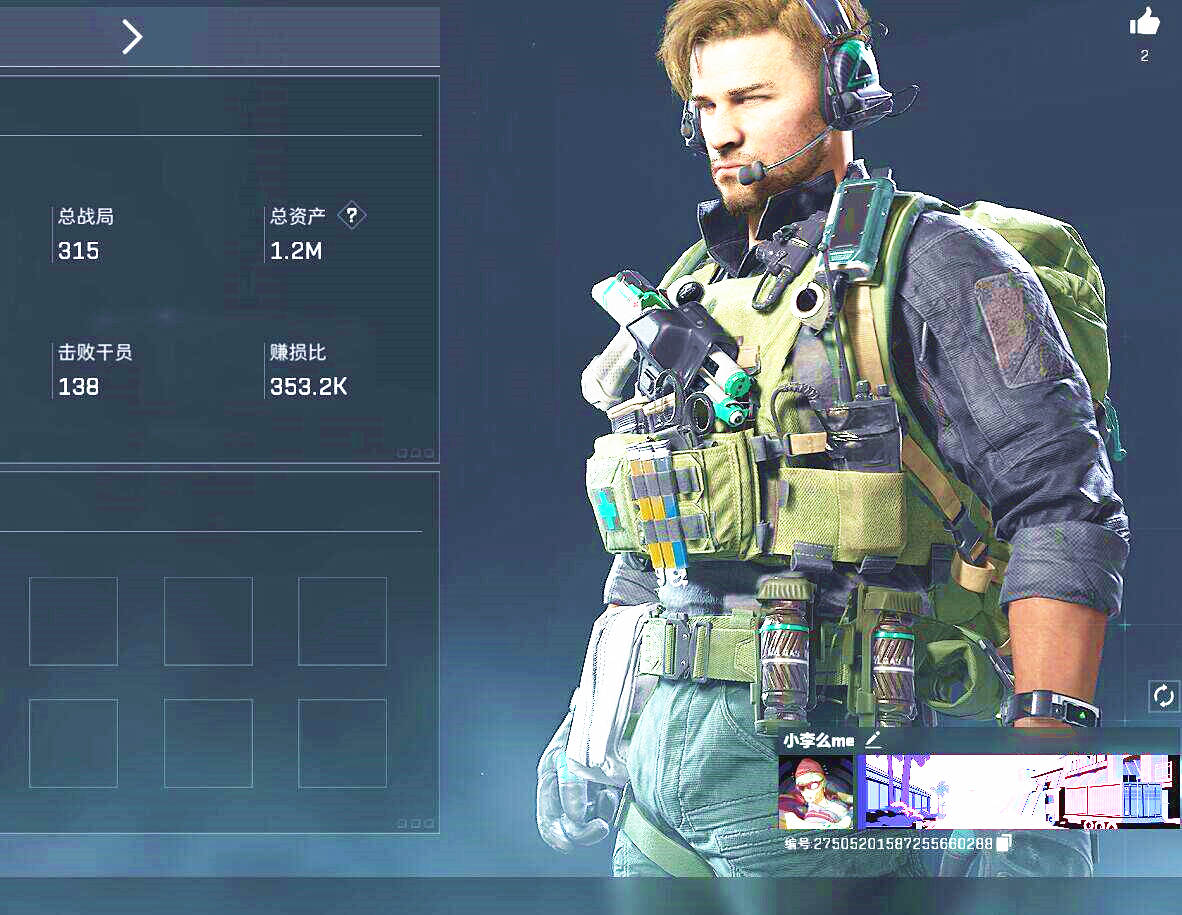
Task: Edit the player name 小李么me
Action: 873,740
